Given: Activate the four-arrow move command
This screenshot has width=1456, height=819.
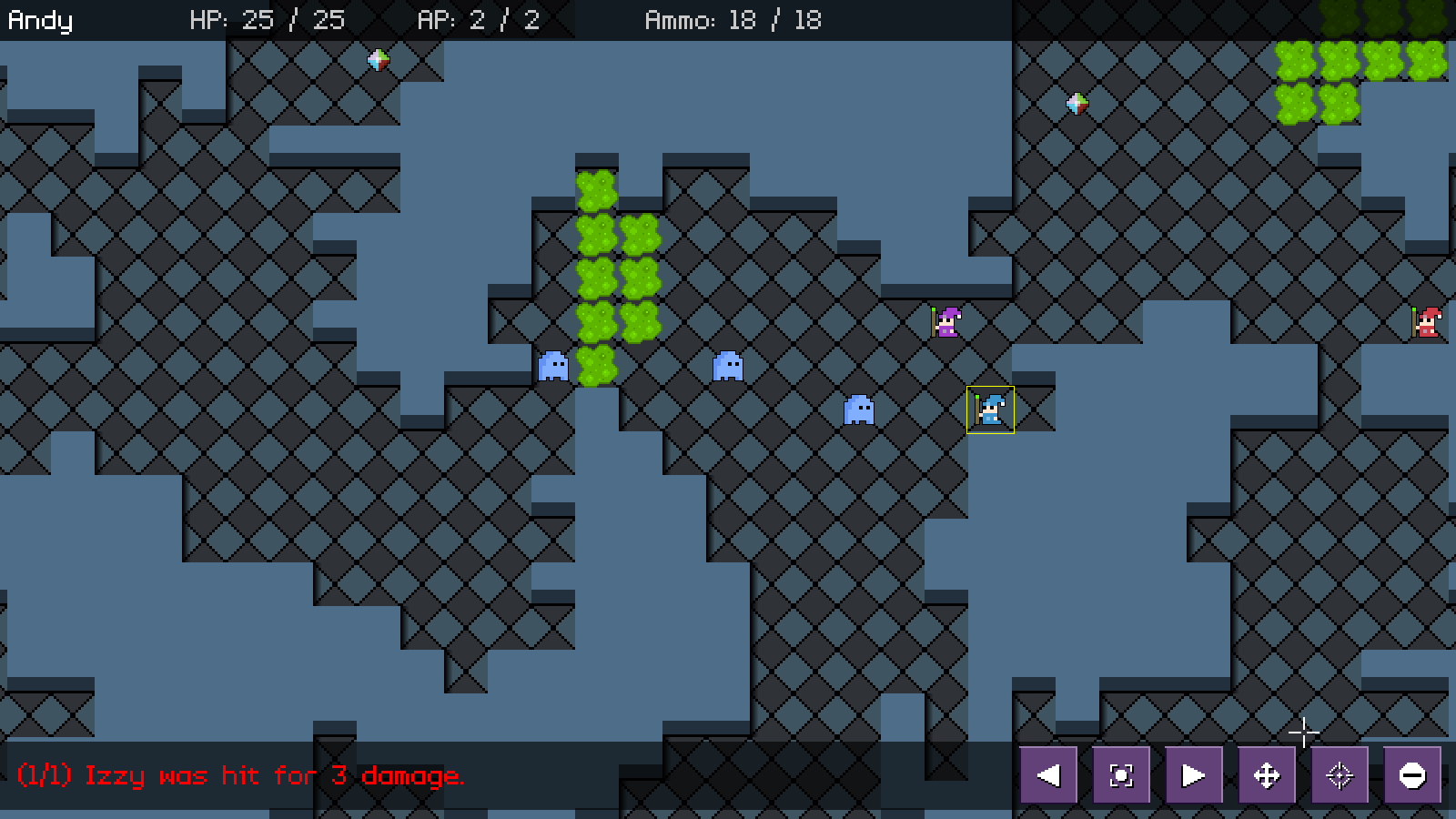Looking at the screenshot, I should click(x=1267, y=775).
